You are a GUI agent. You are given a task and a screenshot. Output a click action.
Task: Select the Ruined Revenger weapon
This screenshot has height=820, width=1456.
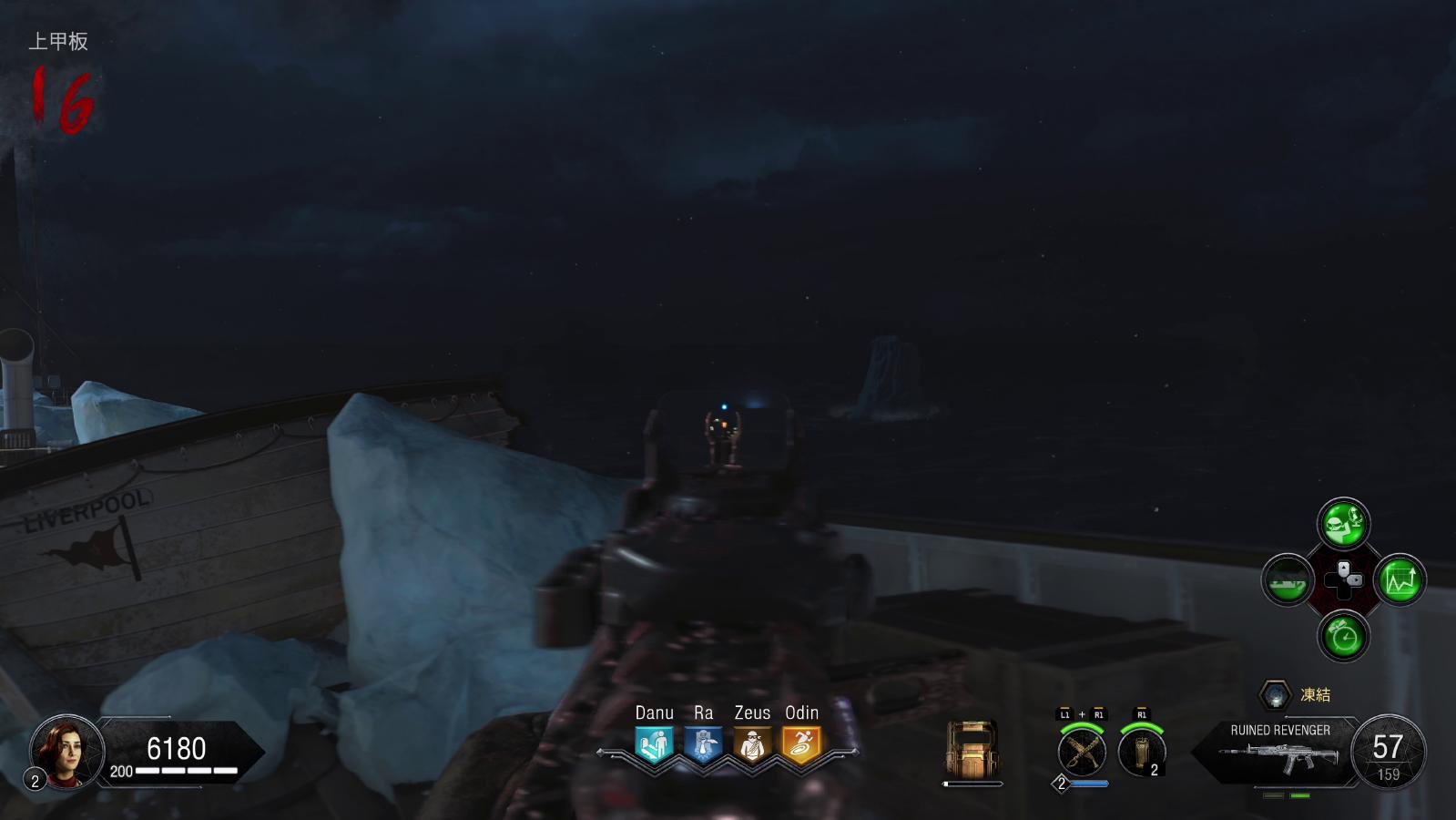(x=1279, y=753)
